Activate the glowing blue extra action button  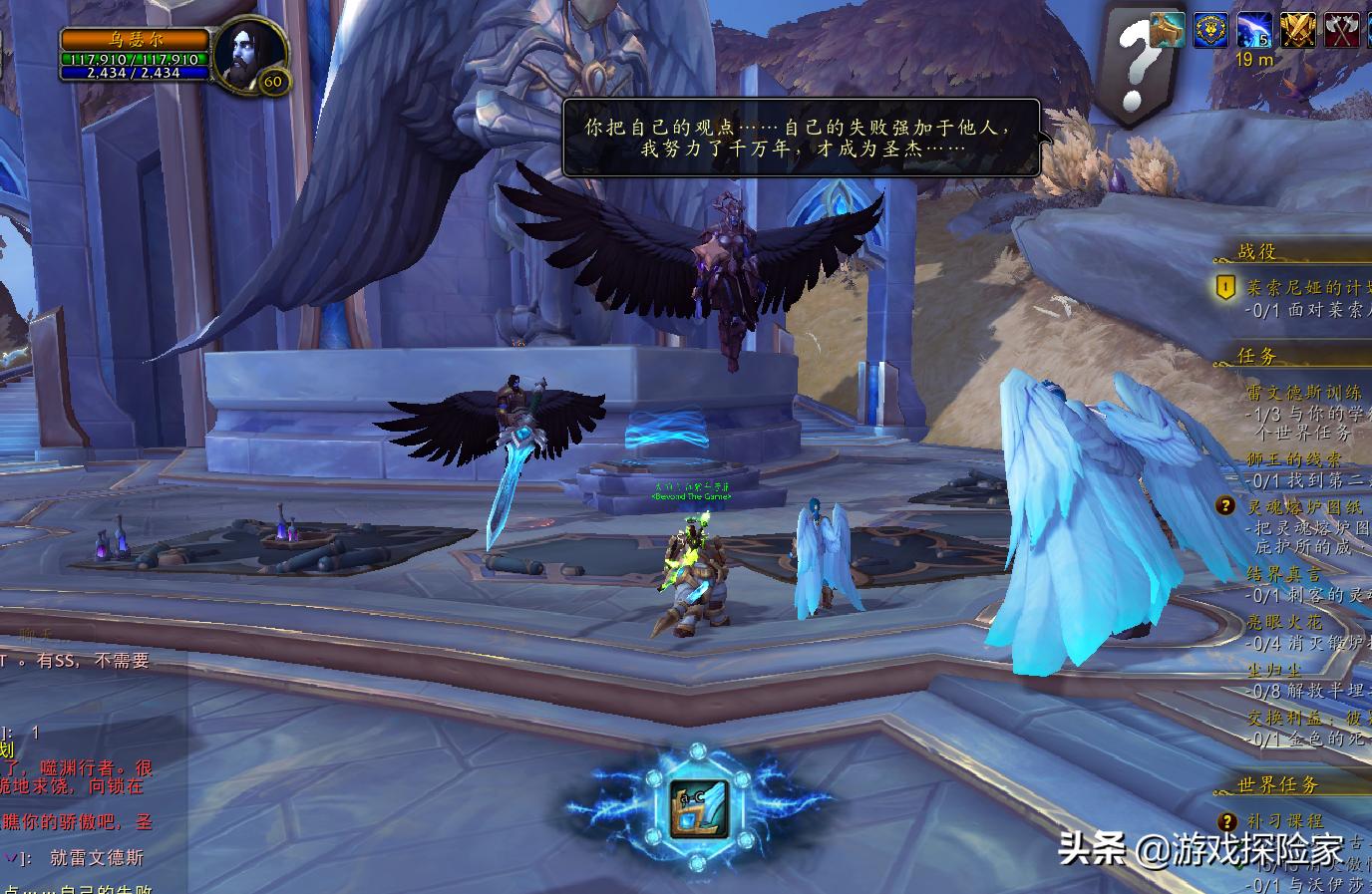pyautogui.click(x=699, y=806)
